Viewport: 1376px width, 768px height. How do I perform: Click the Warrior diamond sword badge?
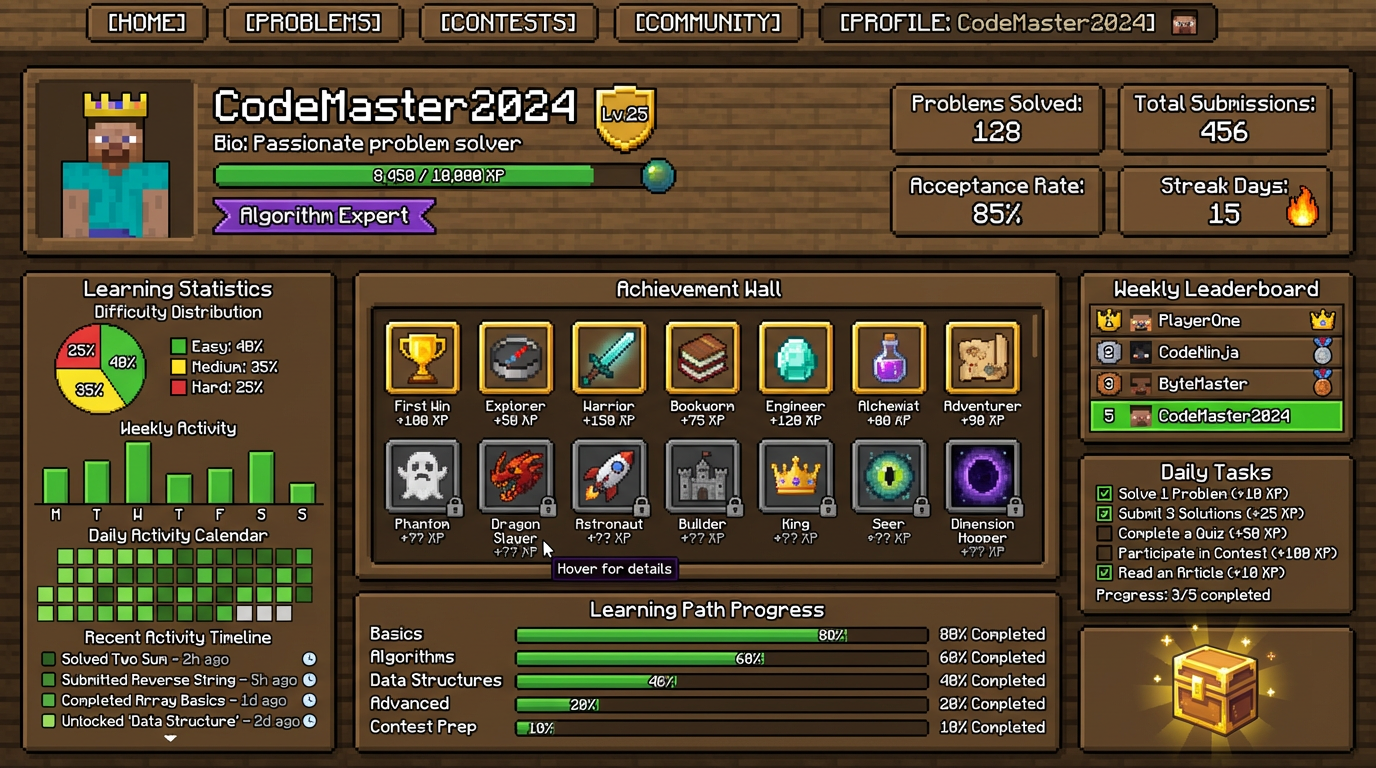609,358
